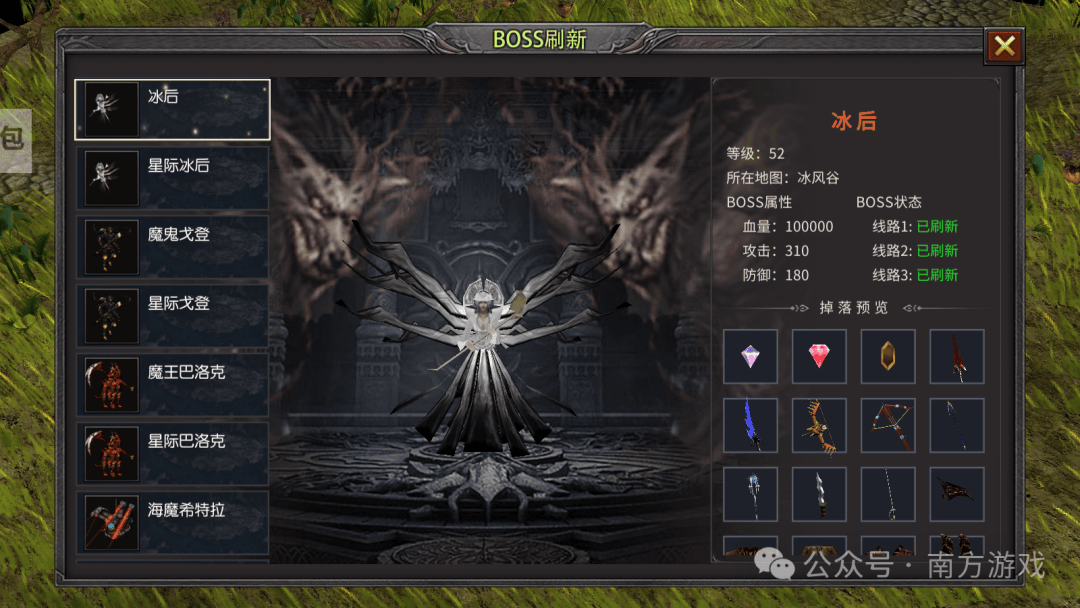
Task: Inspect the golden winged bow drop
Action: click(x=819, y=425)
